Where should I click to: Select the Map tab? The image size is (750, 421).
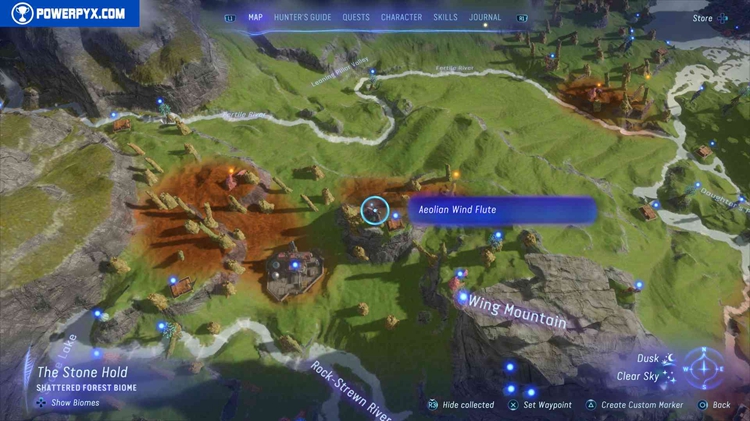point(255,17)
